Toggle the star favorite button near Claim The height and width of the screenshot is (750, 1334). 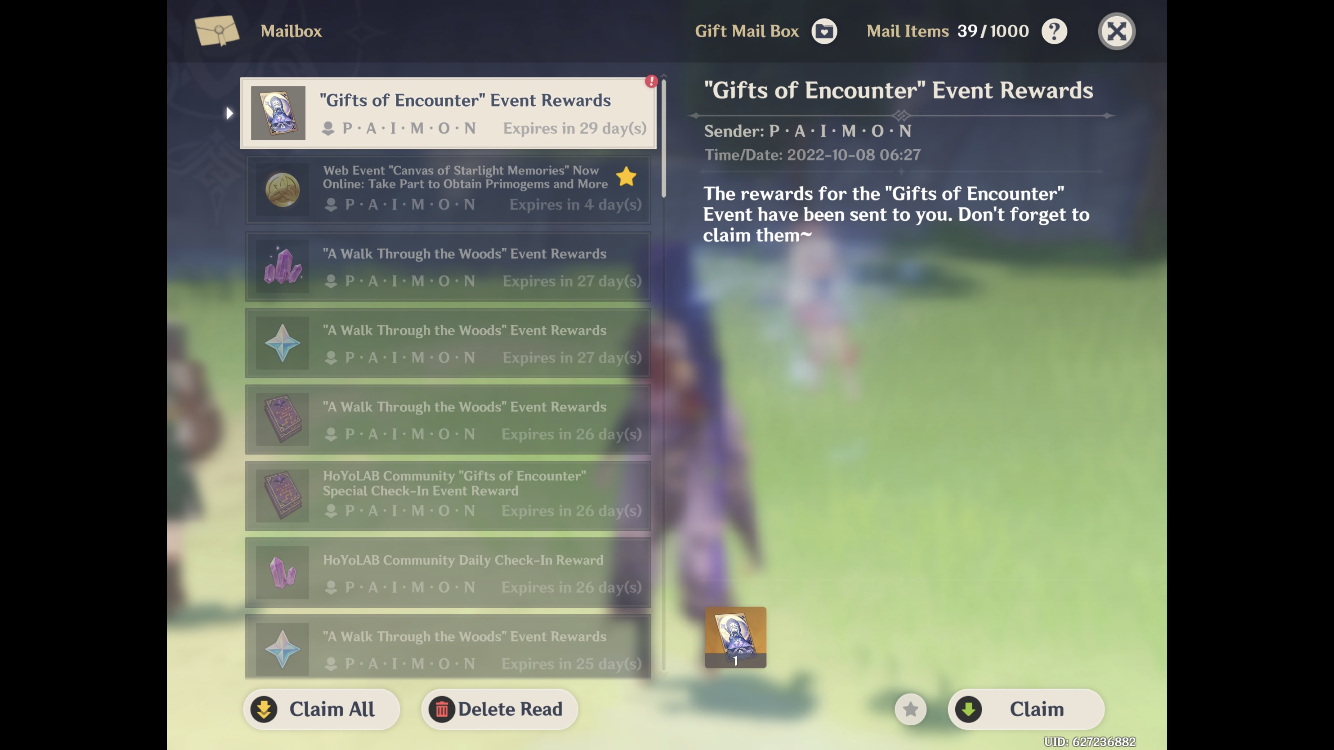pos(910,709)
